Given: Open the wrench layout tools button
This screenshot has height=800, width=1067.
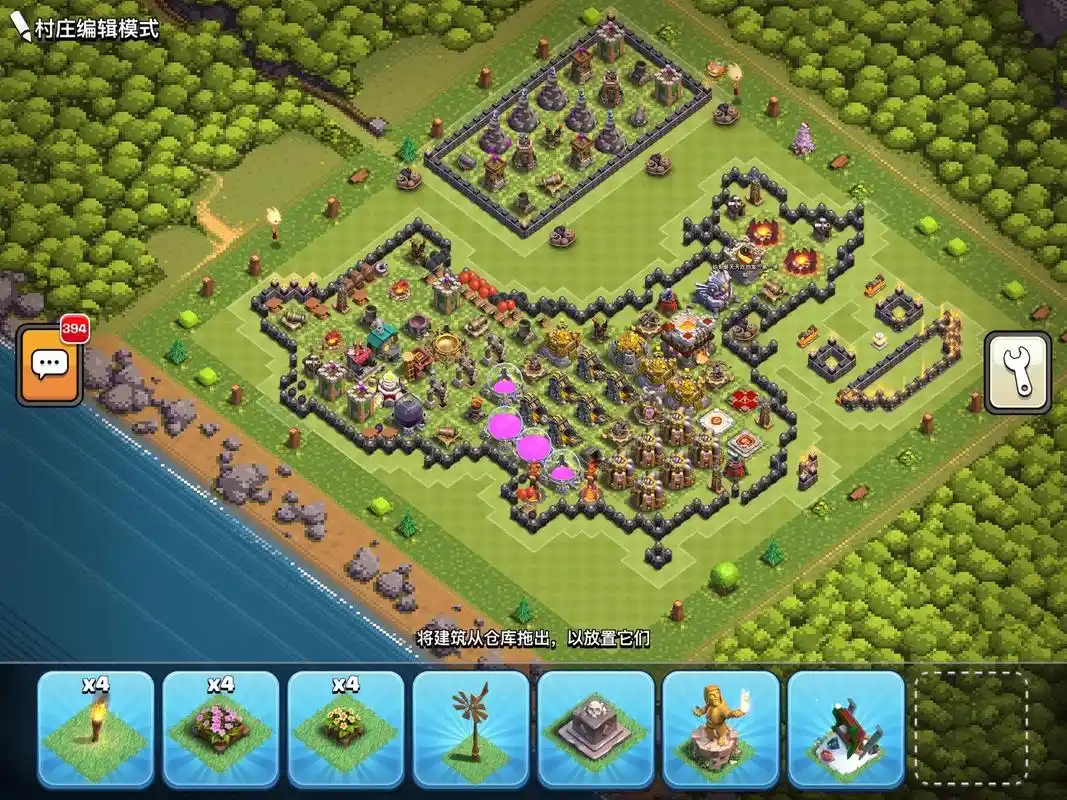Looking at the screenshot, I should (x=1017, y=372).
